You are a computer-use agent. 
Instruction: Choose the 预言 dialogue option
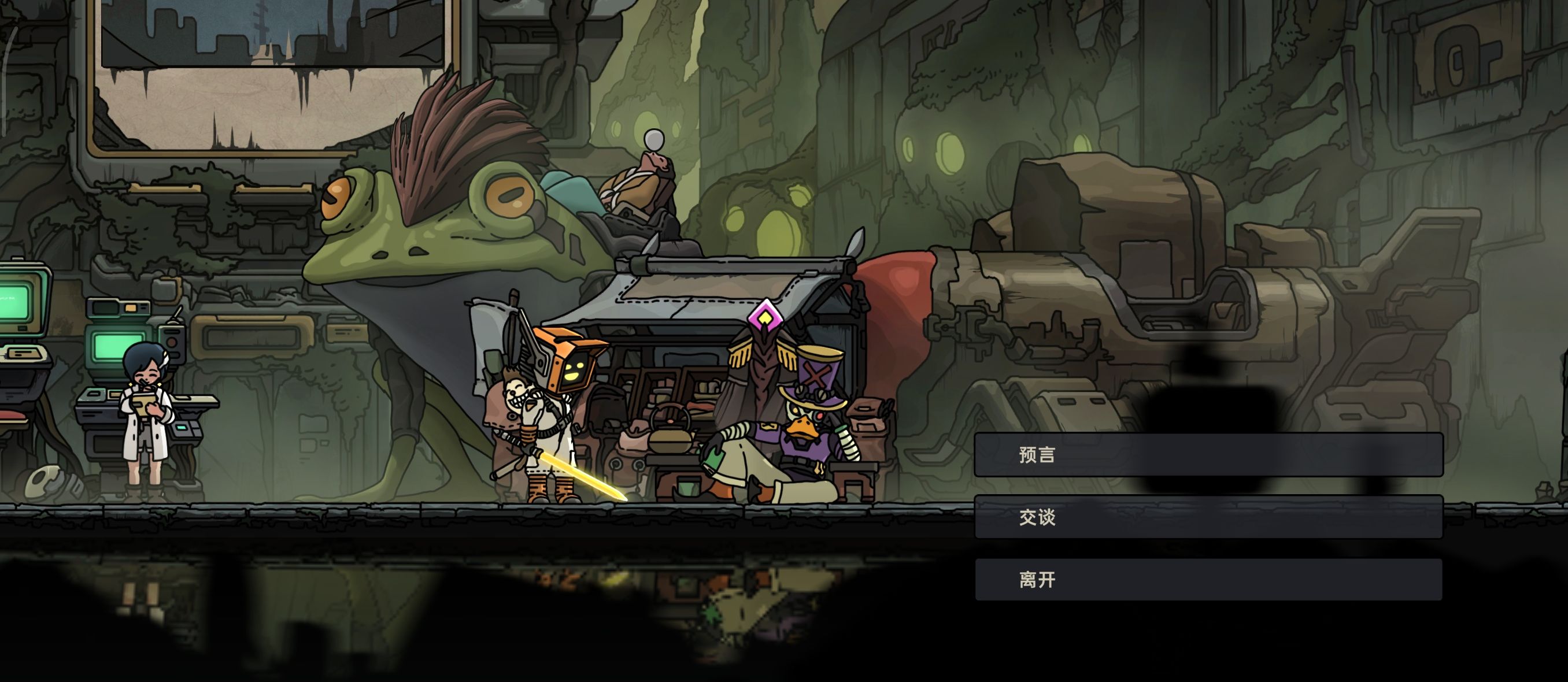pyautogui.click(x=1208, y=454)
